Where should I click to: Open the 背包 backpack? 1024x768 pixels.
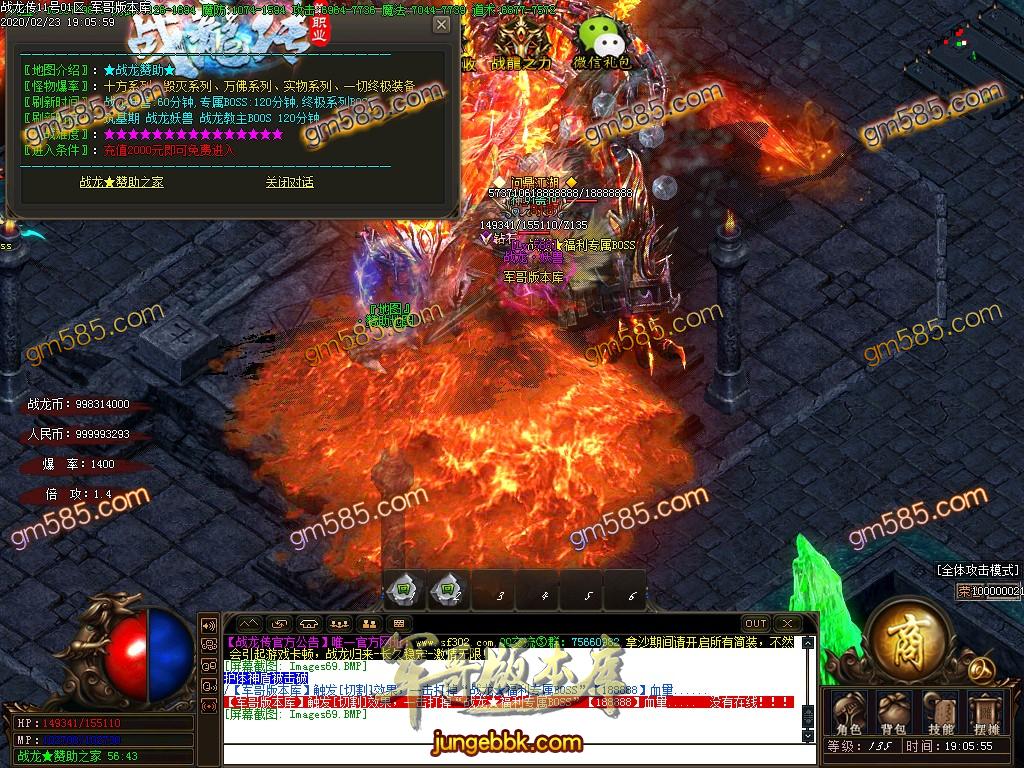[892, 711]
